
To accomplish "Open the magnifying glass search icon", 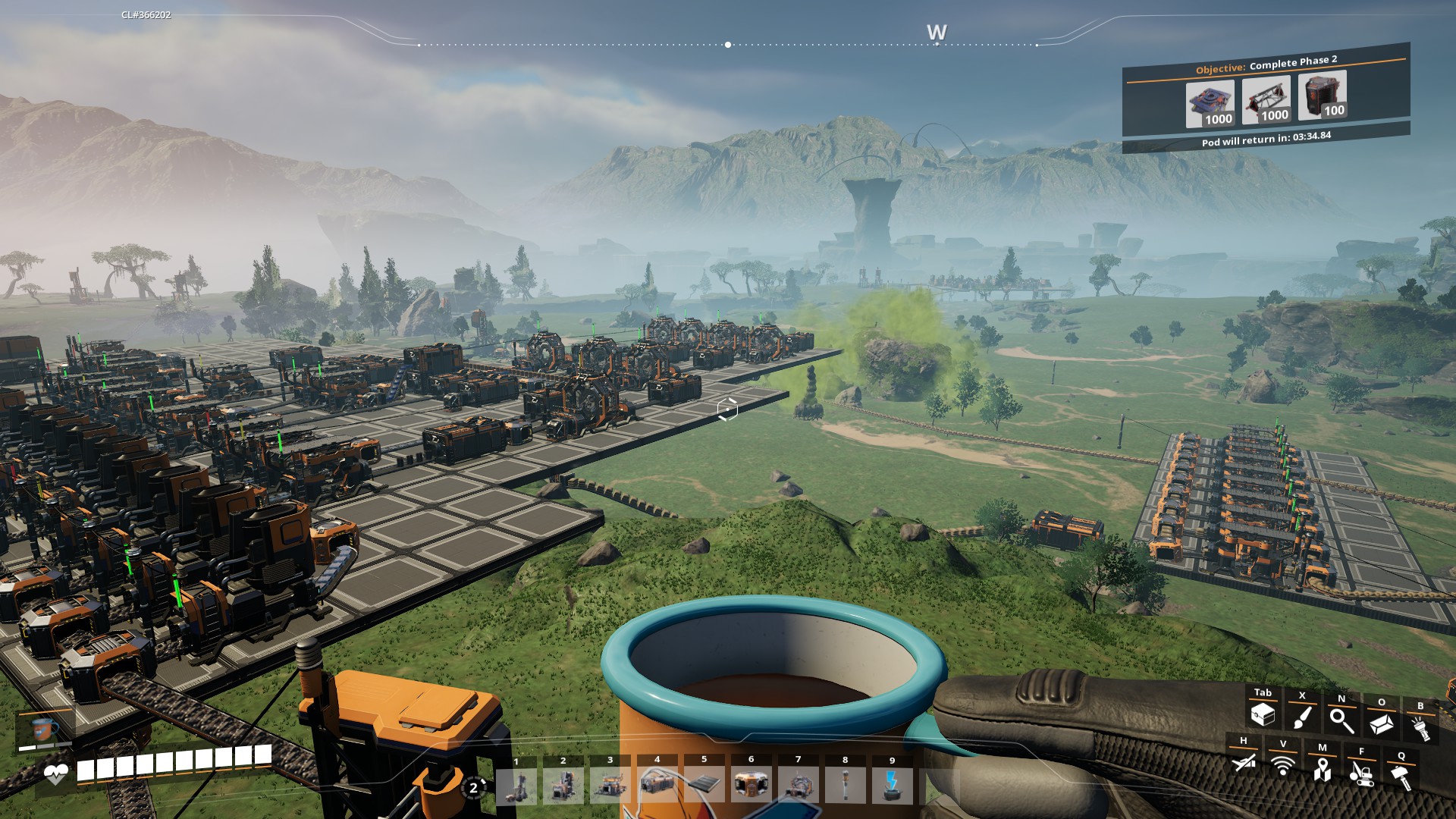I will (1341, 720).
